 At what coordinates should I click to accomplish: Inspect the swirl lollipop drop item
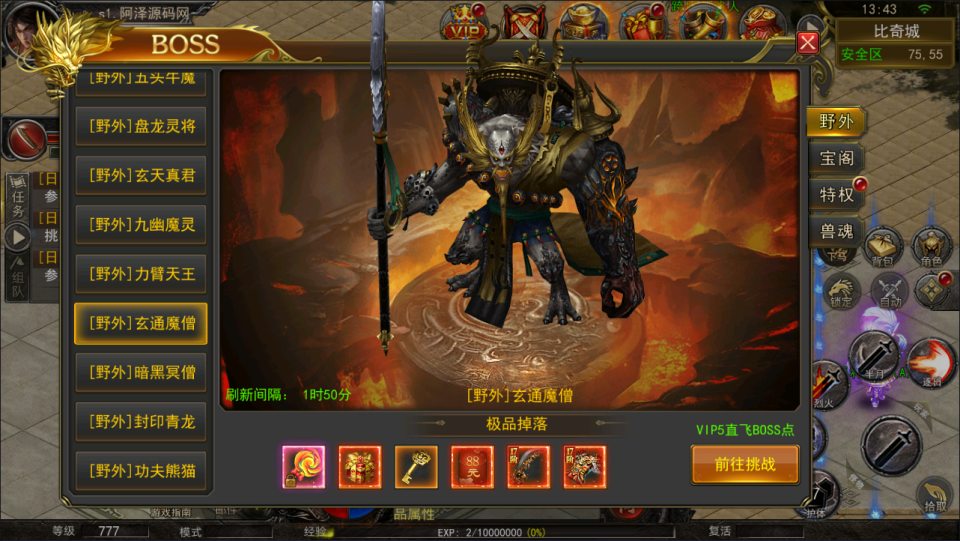point(304,466)
